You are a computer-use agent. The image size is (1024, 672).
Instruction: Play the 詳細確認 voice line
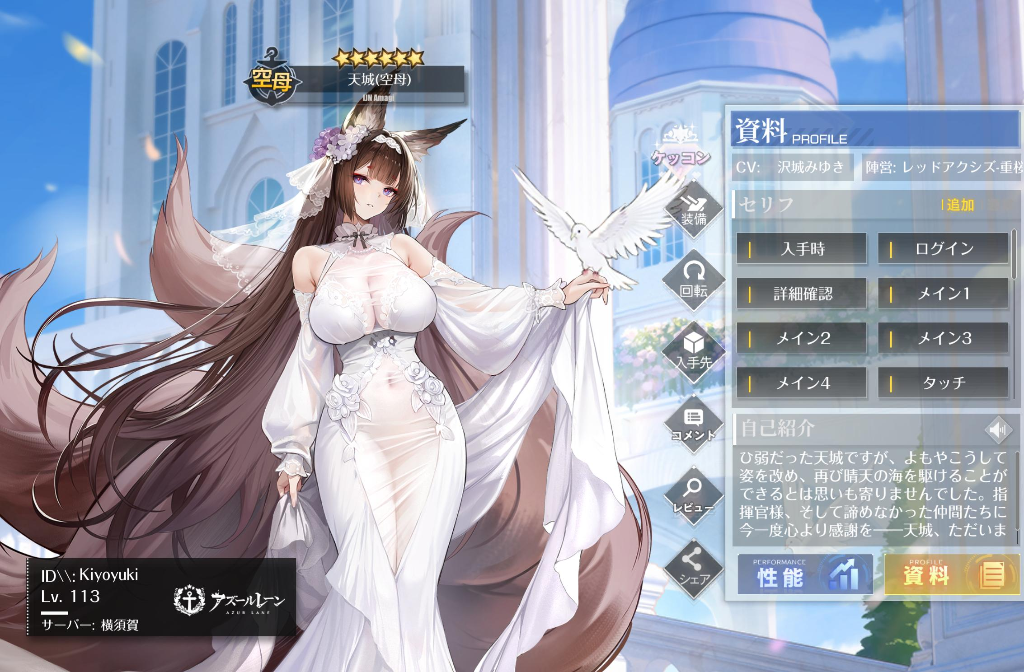tap(801, 294)
